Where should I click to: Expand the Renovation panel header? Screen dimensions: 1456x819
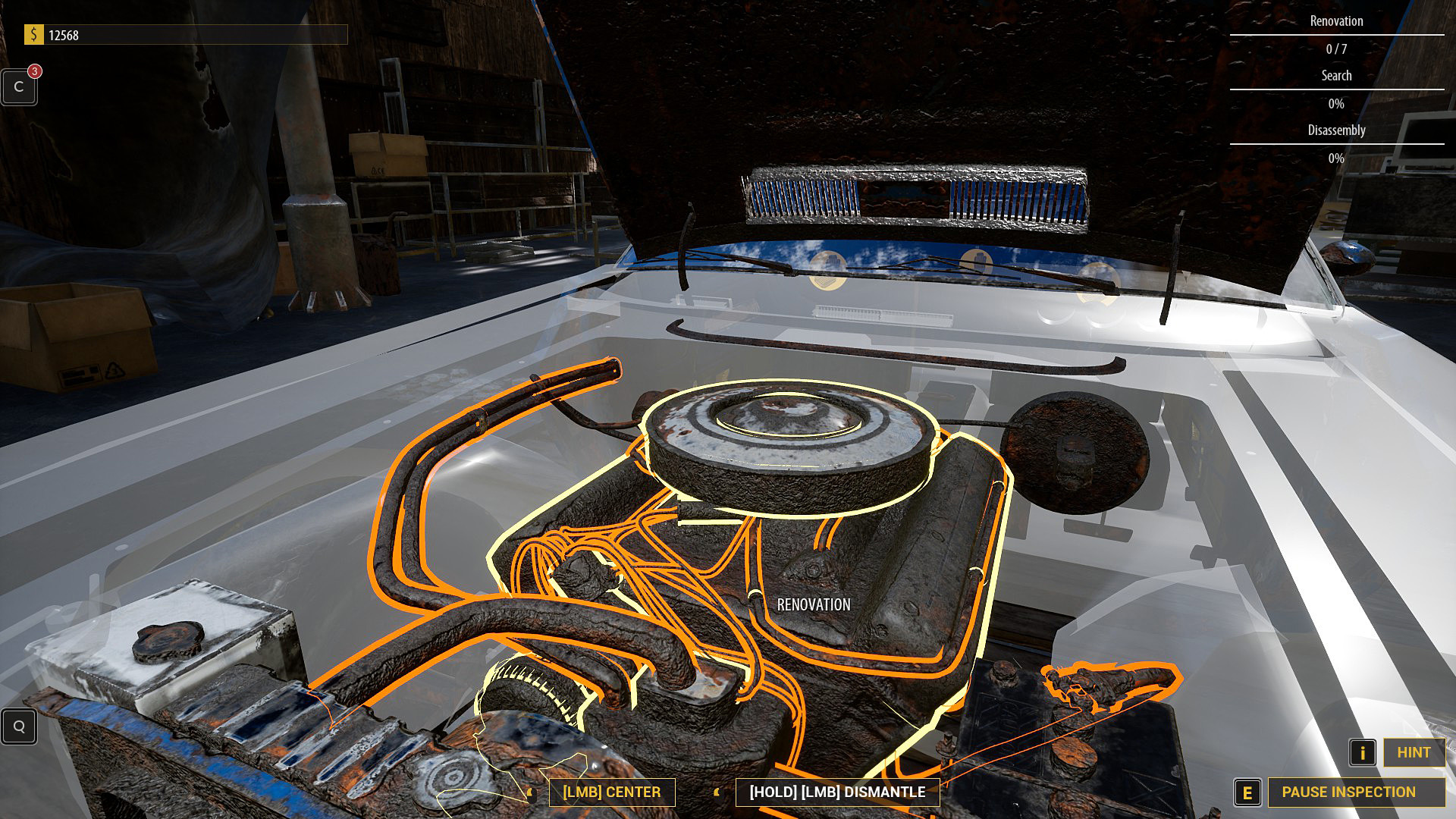1335,21
